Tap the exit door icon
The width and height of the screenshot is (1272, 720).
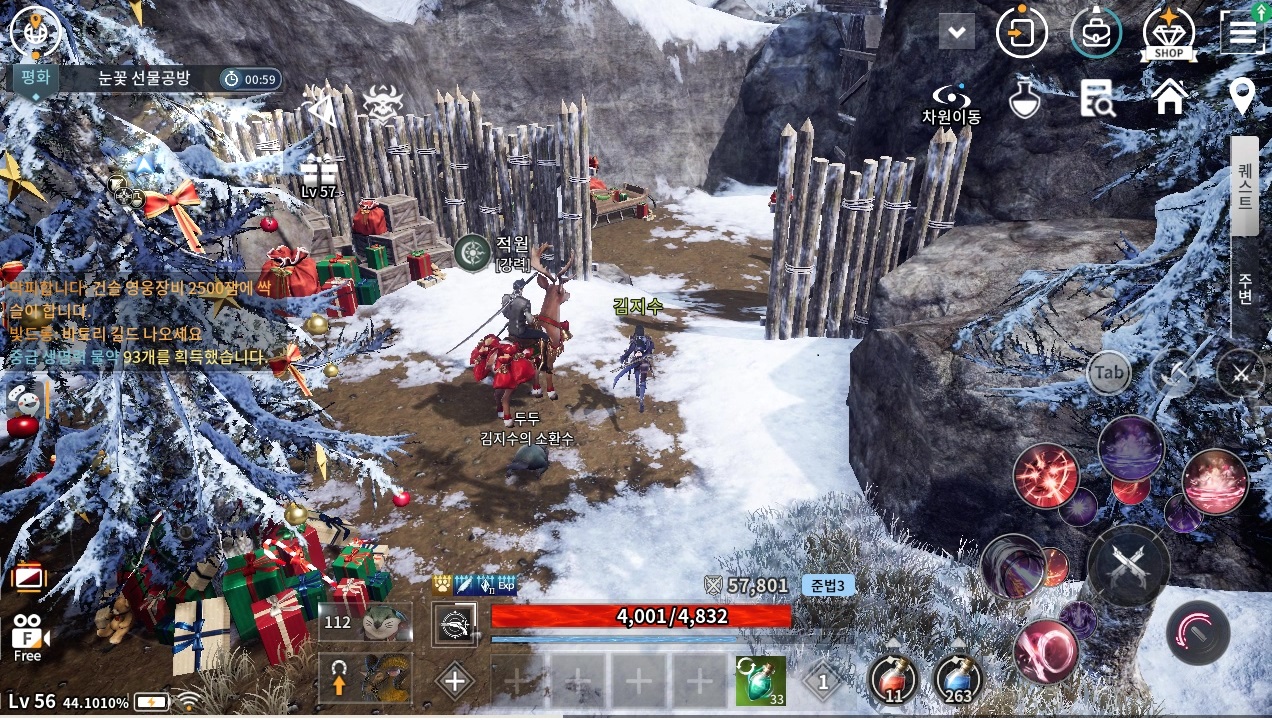[x=1021, y=33]
